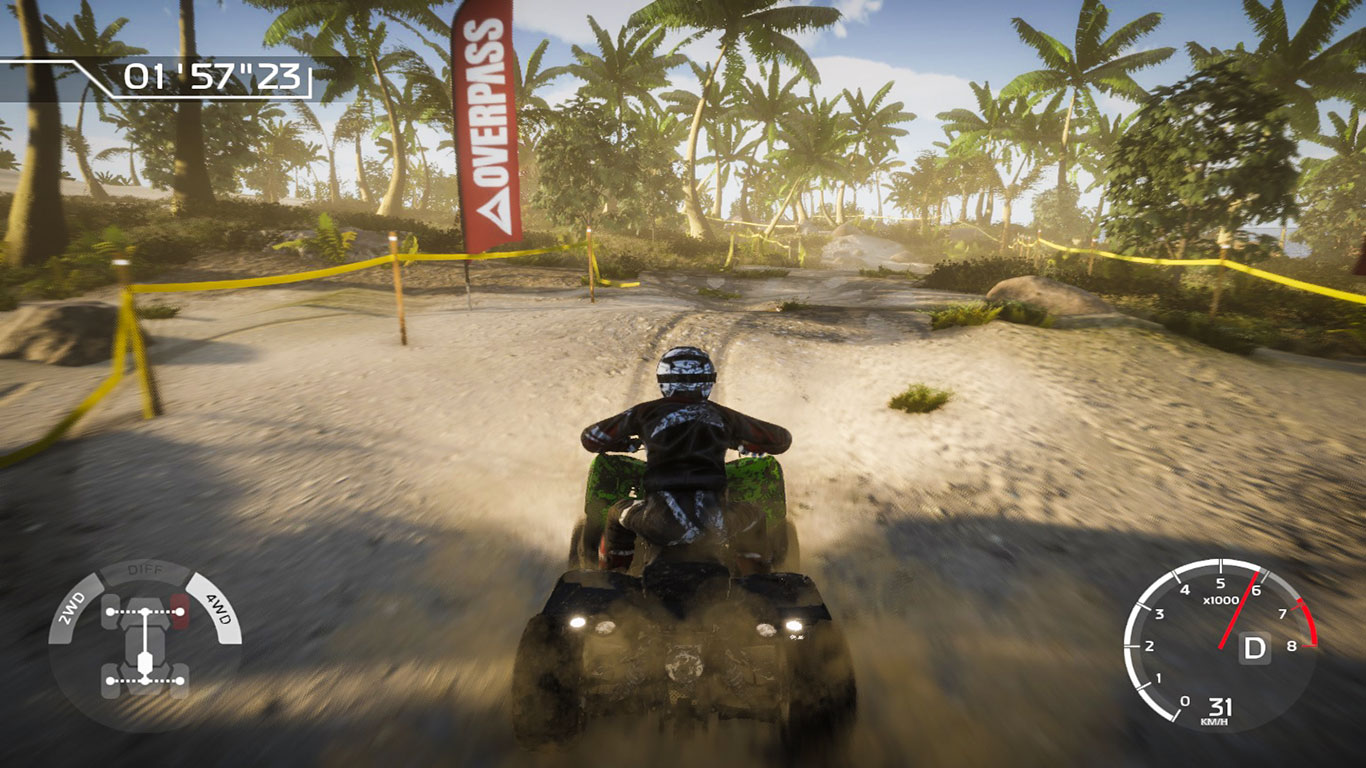Toggle the DIFF lock segment

coord(144,571)
